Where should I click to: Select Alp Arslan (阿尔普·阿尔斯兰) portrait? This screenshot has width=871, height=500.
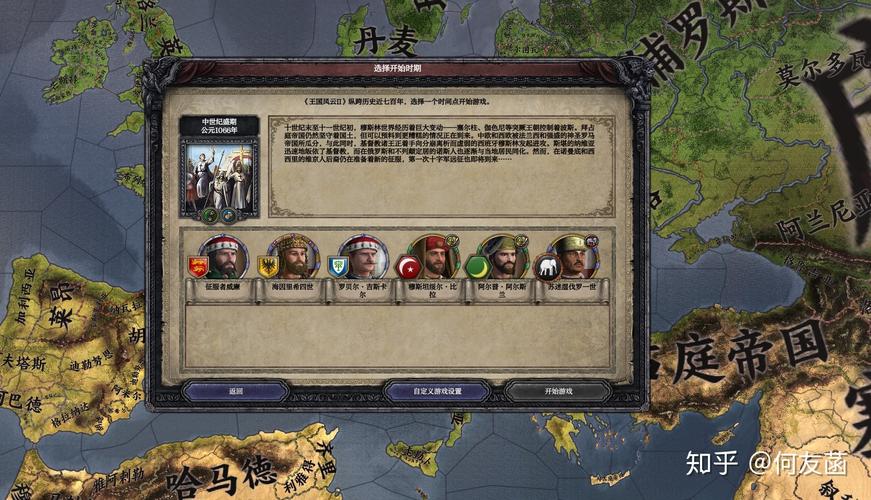click(499, 259)
